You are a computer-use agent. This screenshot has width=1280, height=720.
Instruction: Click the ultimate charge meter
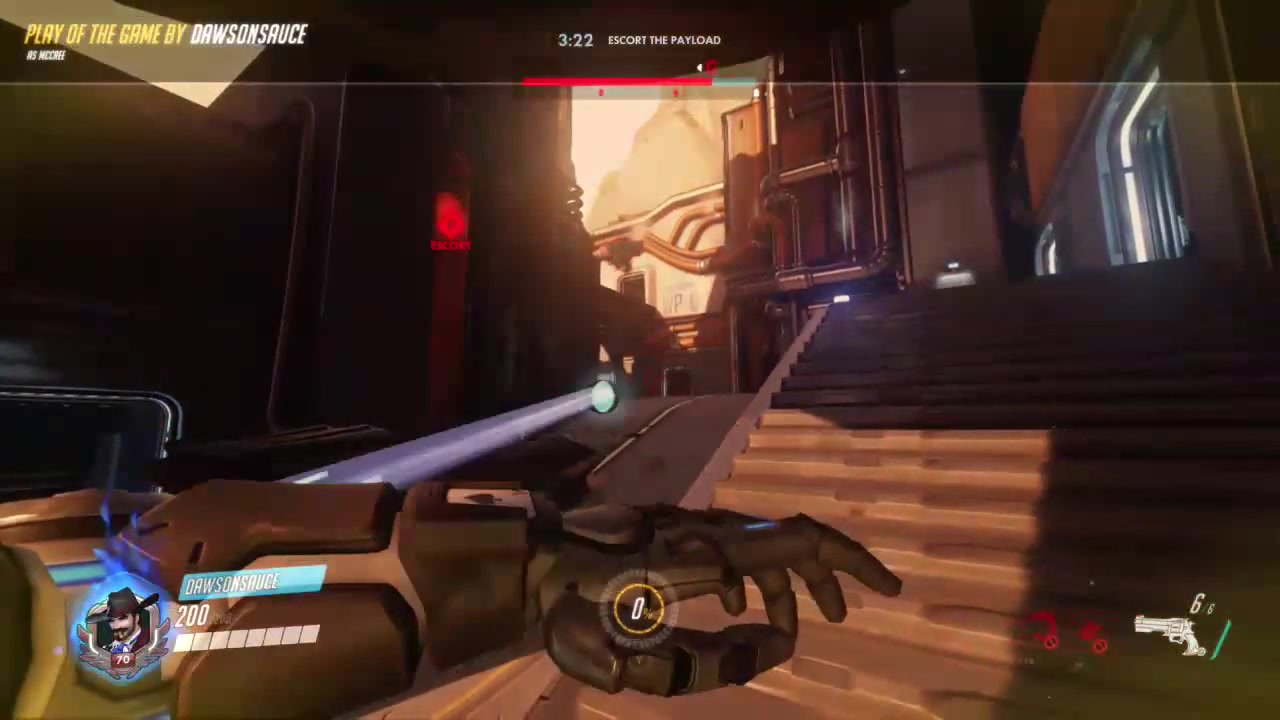[x=638, y=609]
